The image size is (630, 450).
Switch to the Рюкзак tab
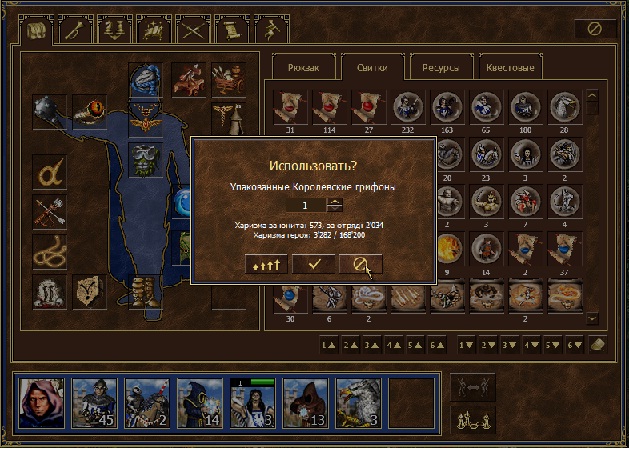pos(302,68)
